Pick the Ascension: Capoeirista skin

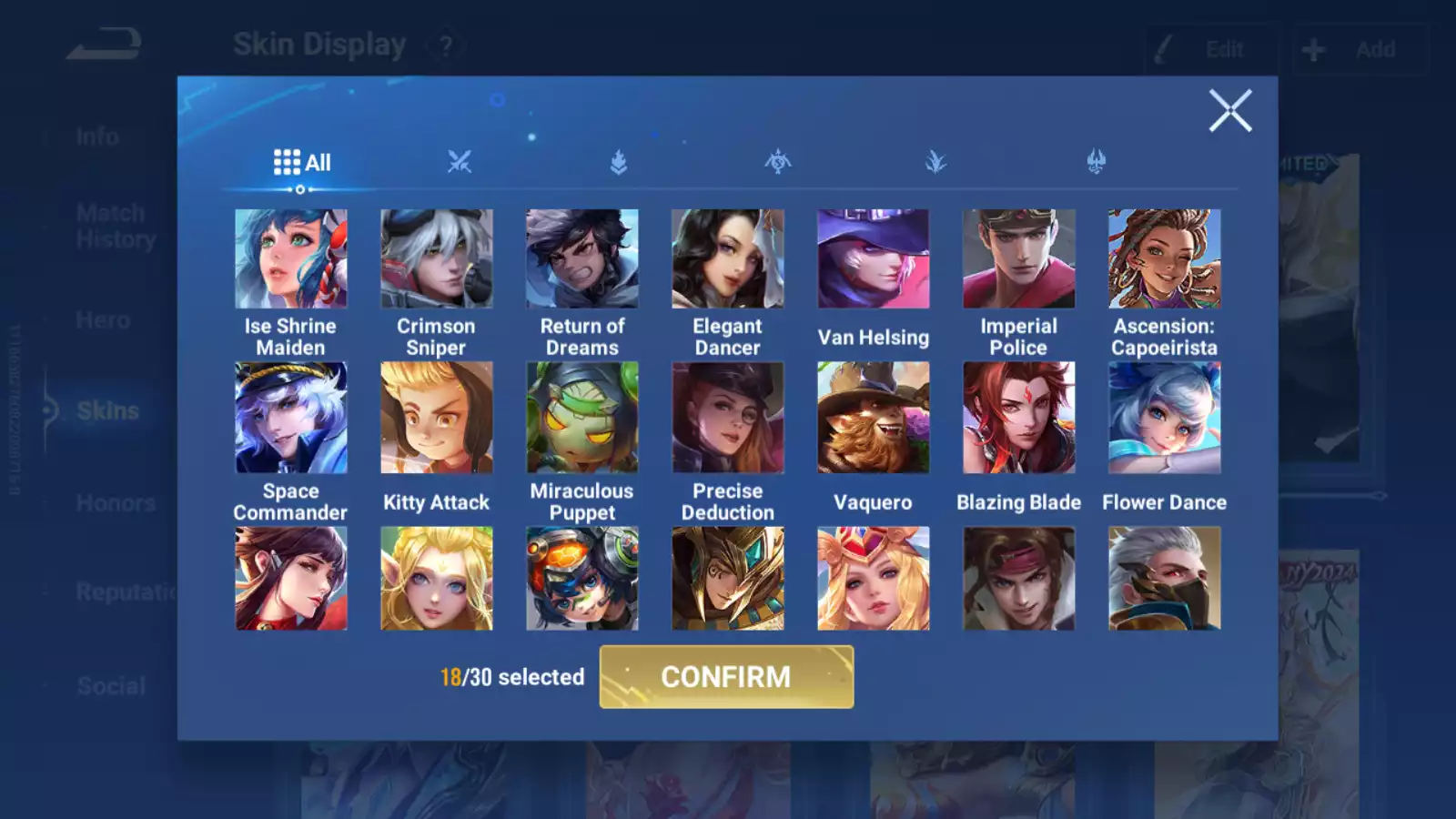(x=1165, y=259)
